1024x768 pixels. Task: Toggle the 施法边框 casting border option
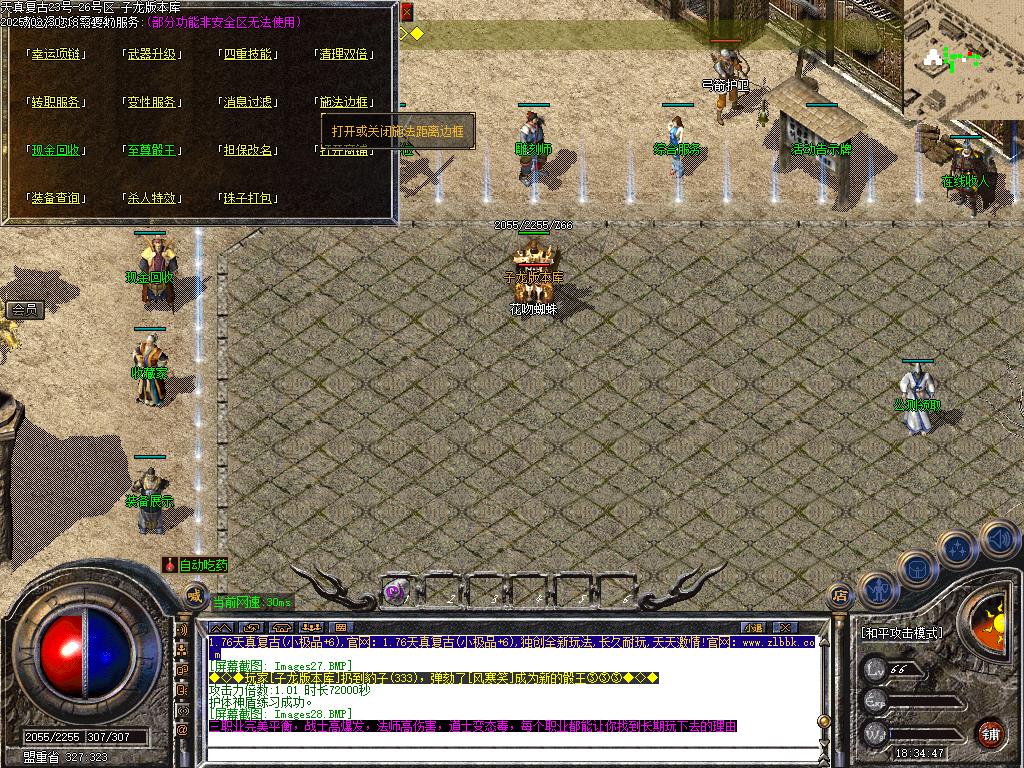344,102
